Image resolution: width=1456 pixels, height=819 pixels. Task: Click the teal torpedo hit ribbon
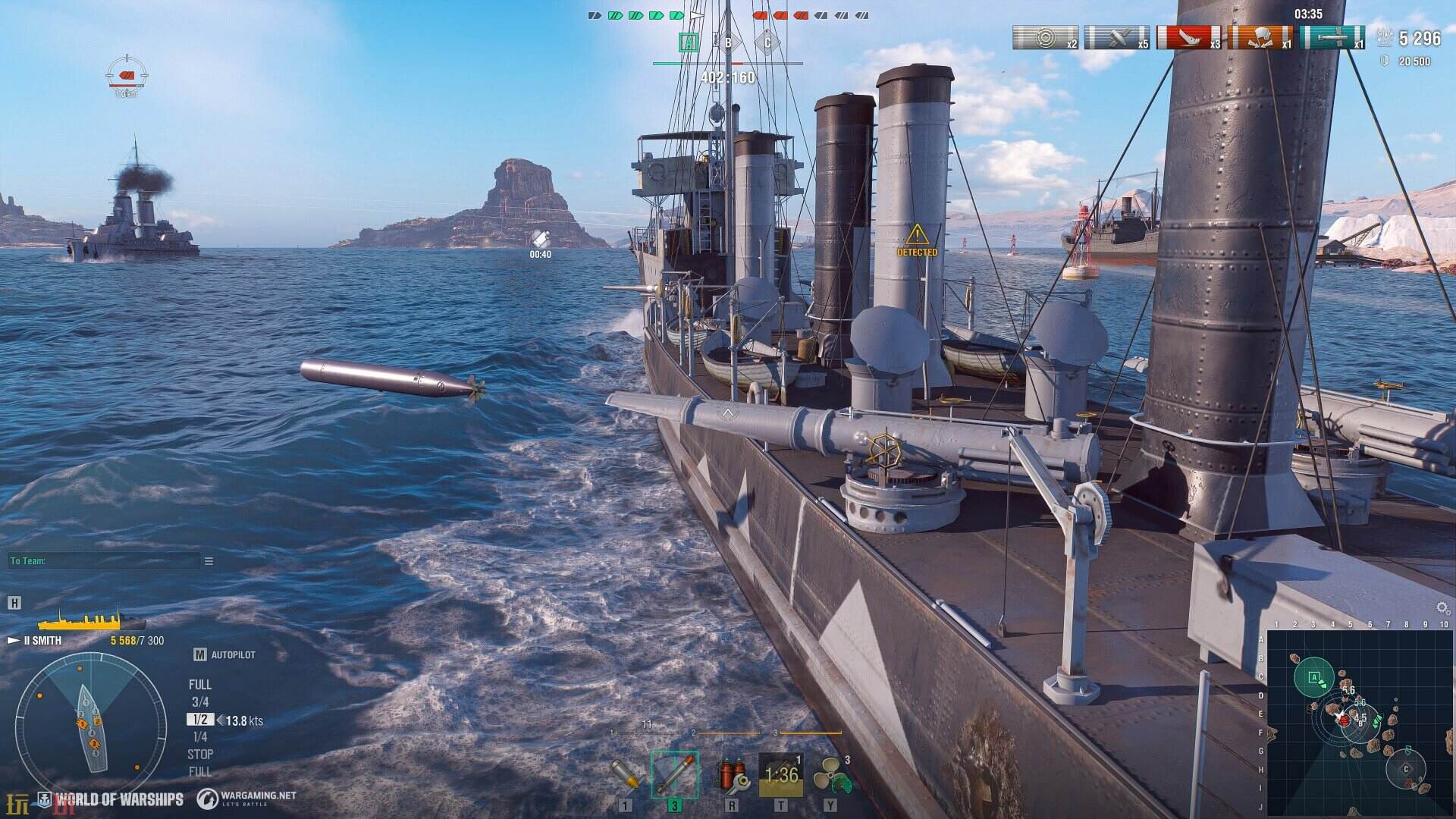pyautogui.click(x=1332, y=37)
